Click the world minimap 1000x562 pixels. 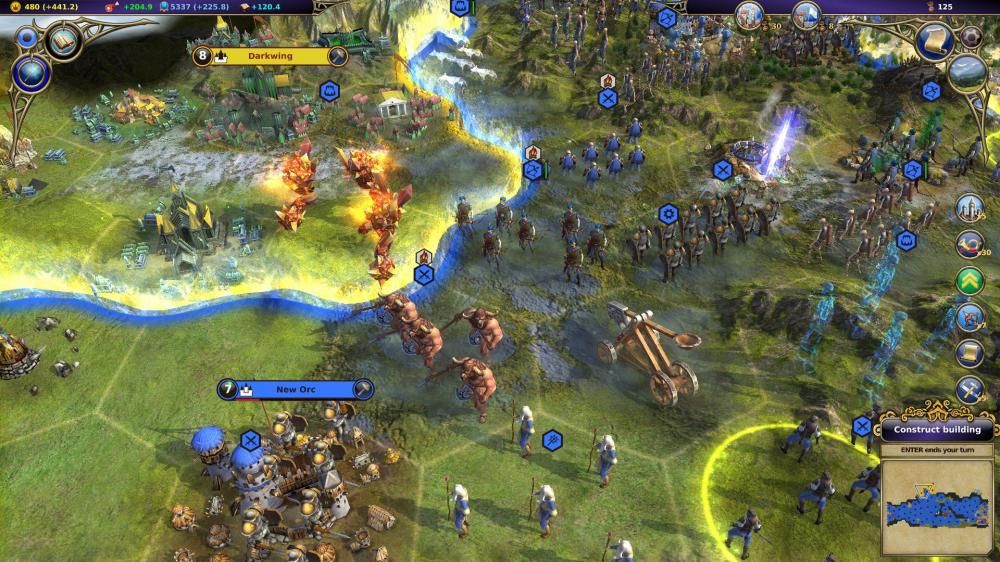[x=936, y=506]
